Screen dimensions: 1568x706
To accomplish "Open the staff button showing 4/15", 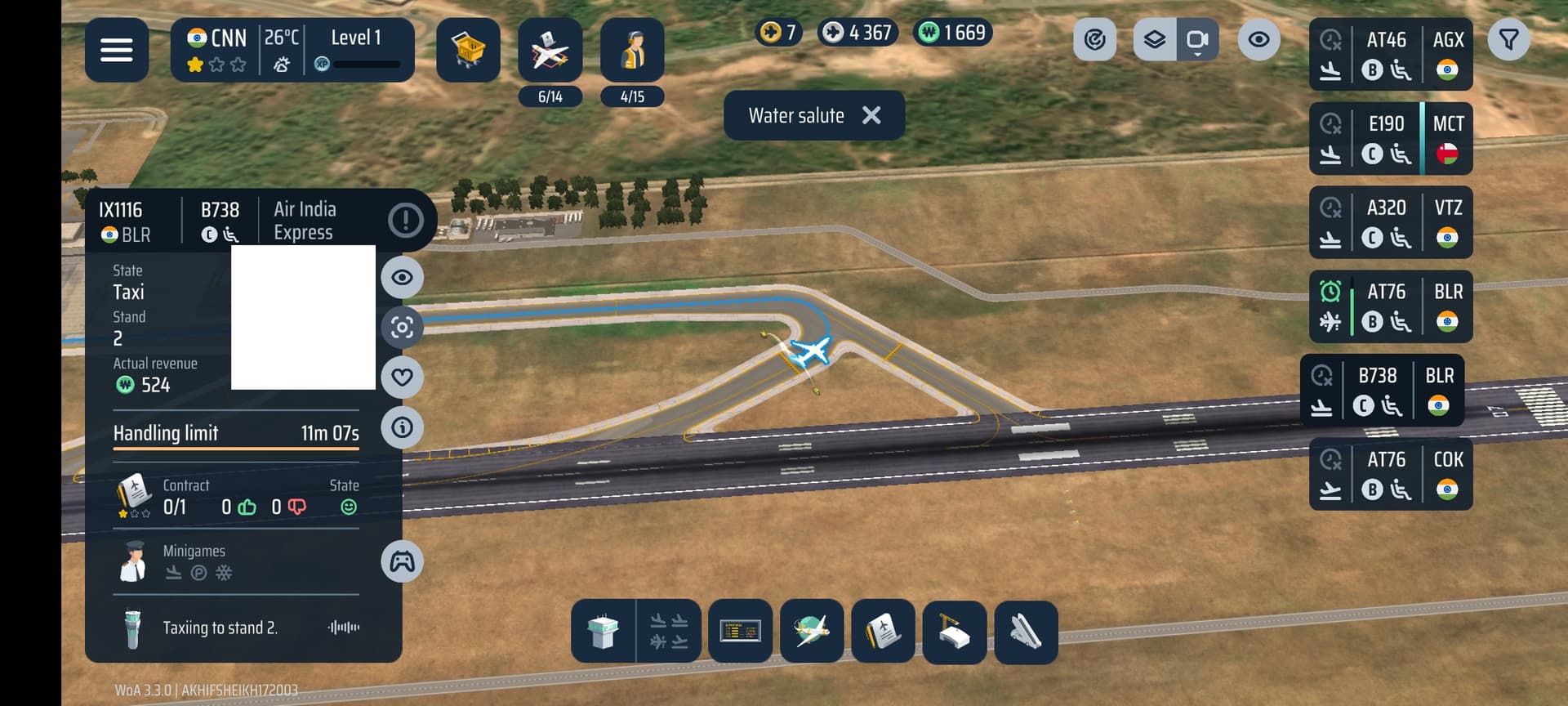I will point(632,50).
